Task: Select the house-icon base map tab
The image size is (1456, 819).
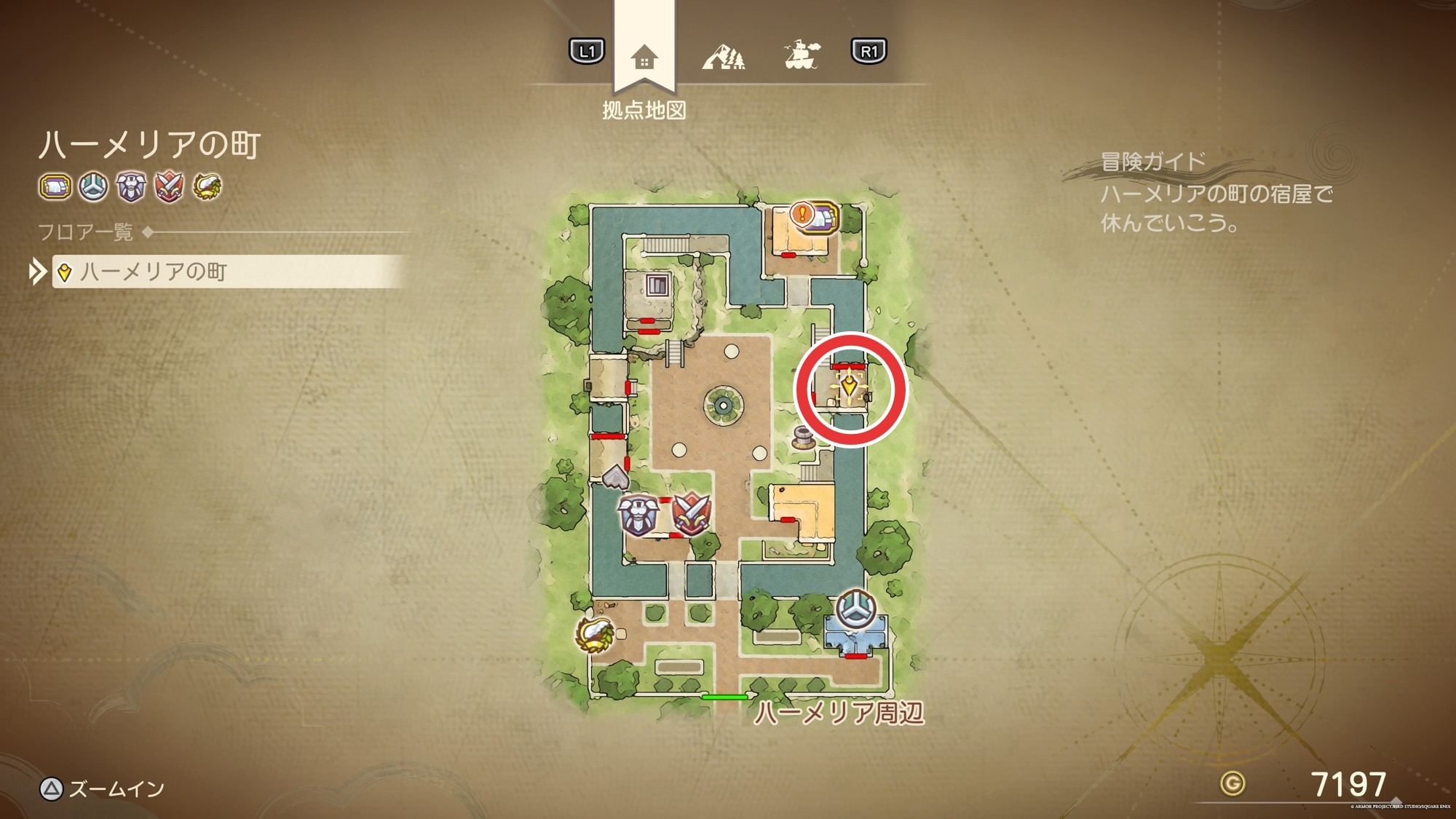Action: [644, 57]
